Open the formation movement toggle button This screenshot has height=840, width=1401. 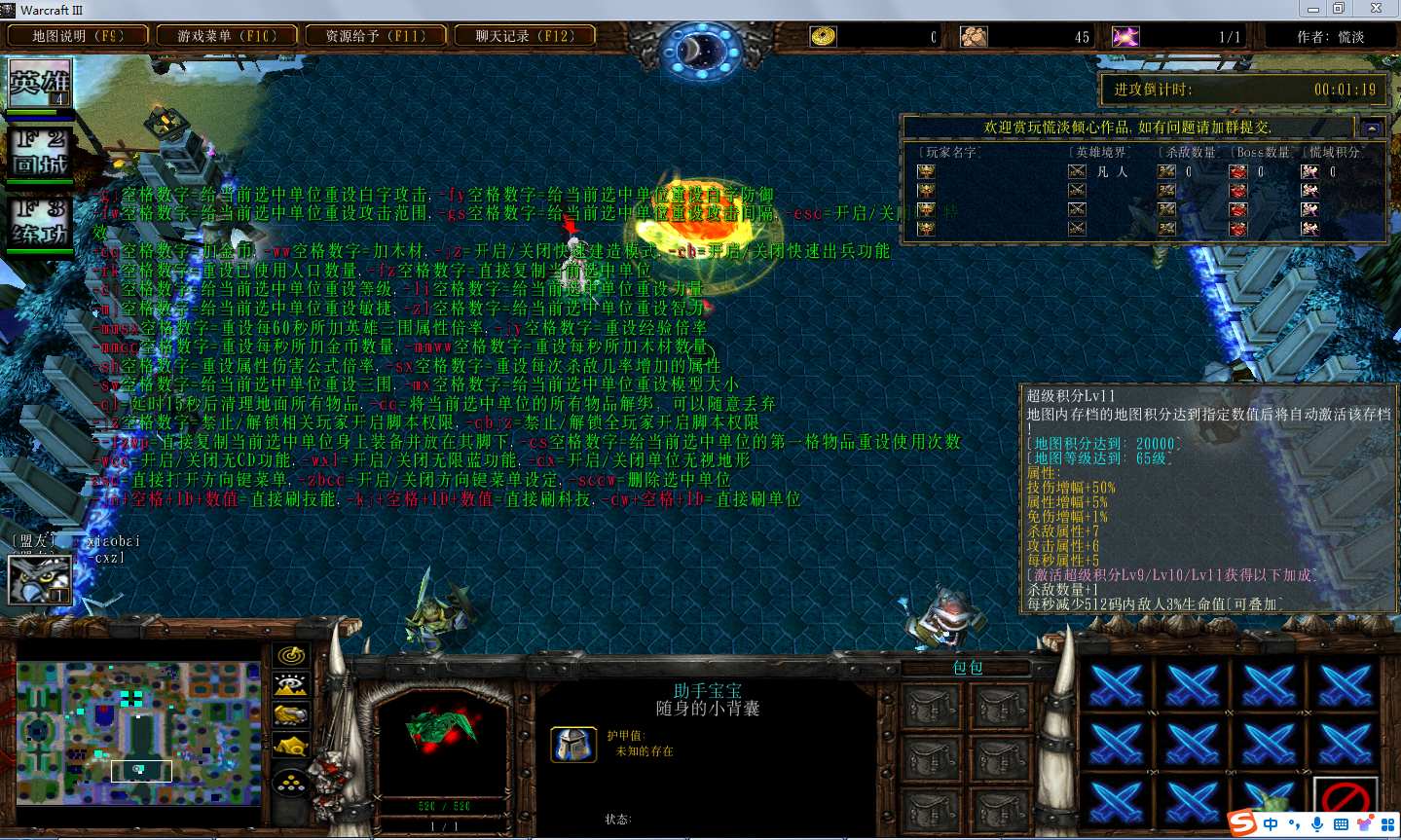291,784
